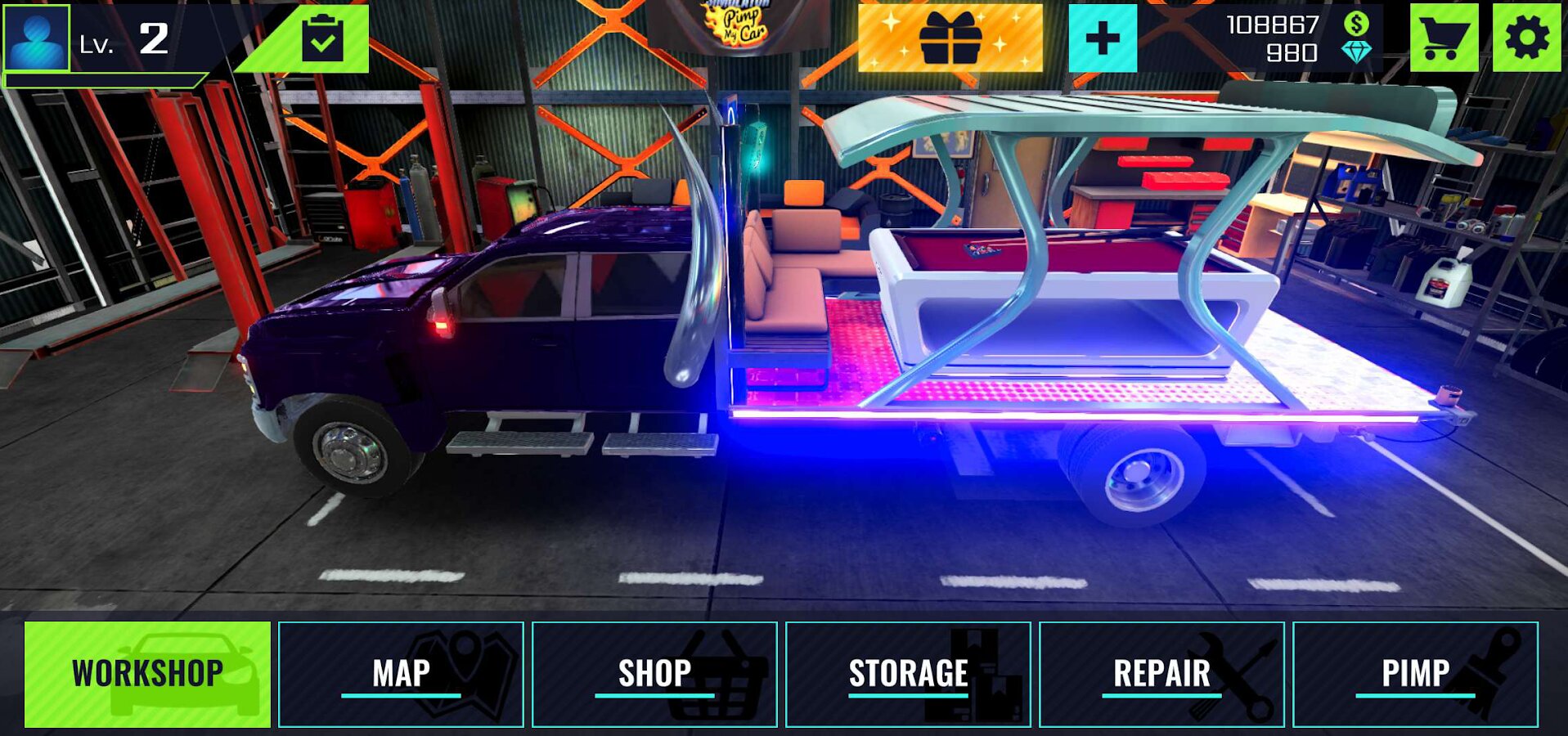The width and height of the screenshot is (1568, 736).
Task: Go to Storage
Action: pyautogui.click(x=908, y=674)
